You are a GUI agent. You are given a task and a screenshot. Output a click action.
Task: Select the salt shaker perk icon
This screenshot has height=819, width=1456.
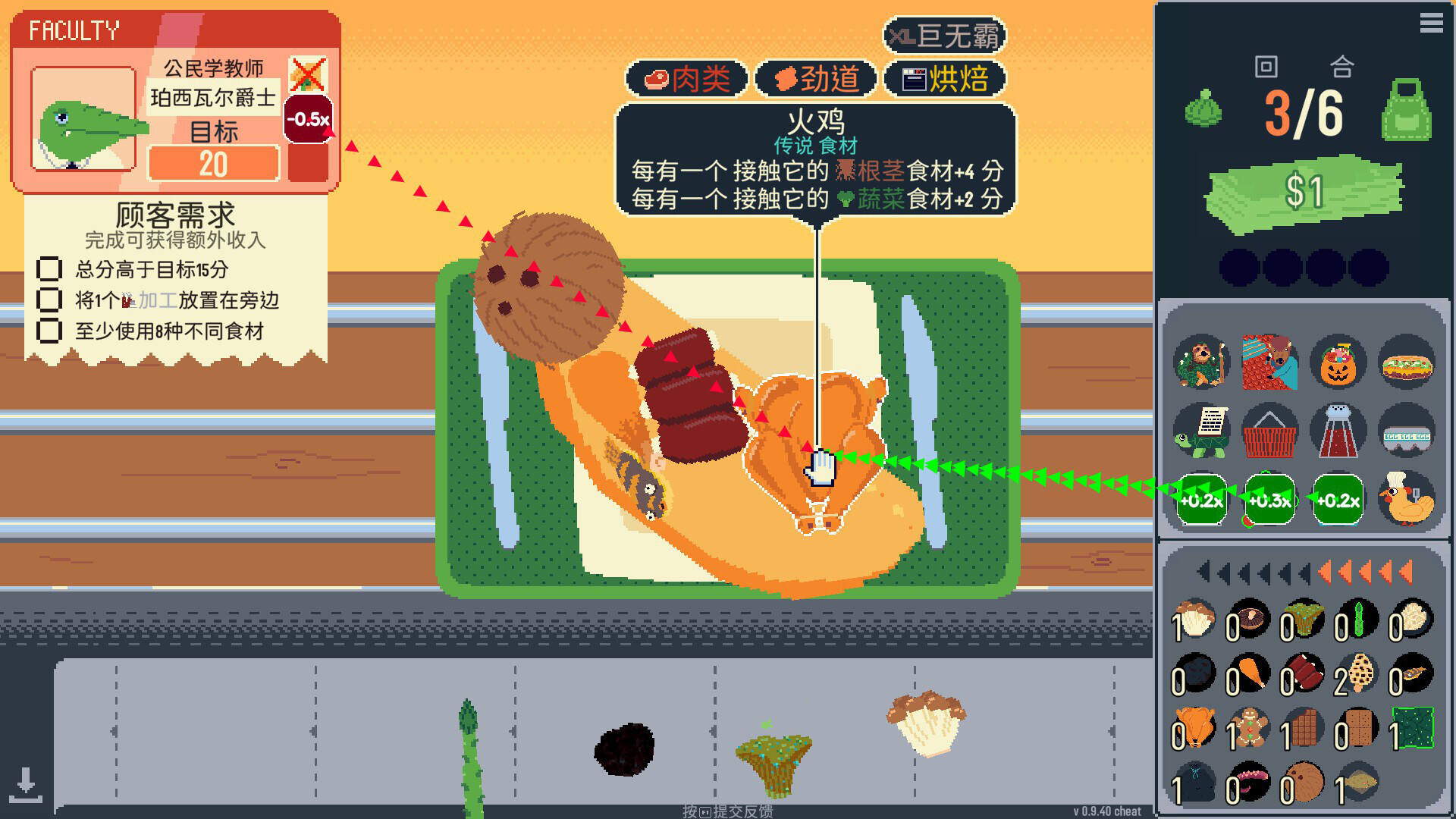point(1337,431)
